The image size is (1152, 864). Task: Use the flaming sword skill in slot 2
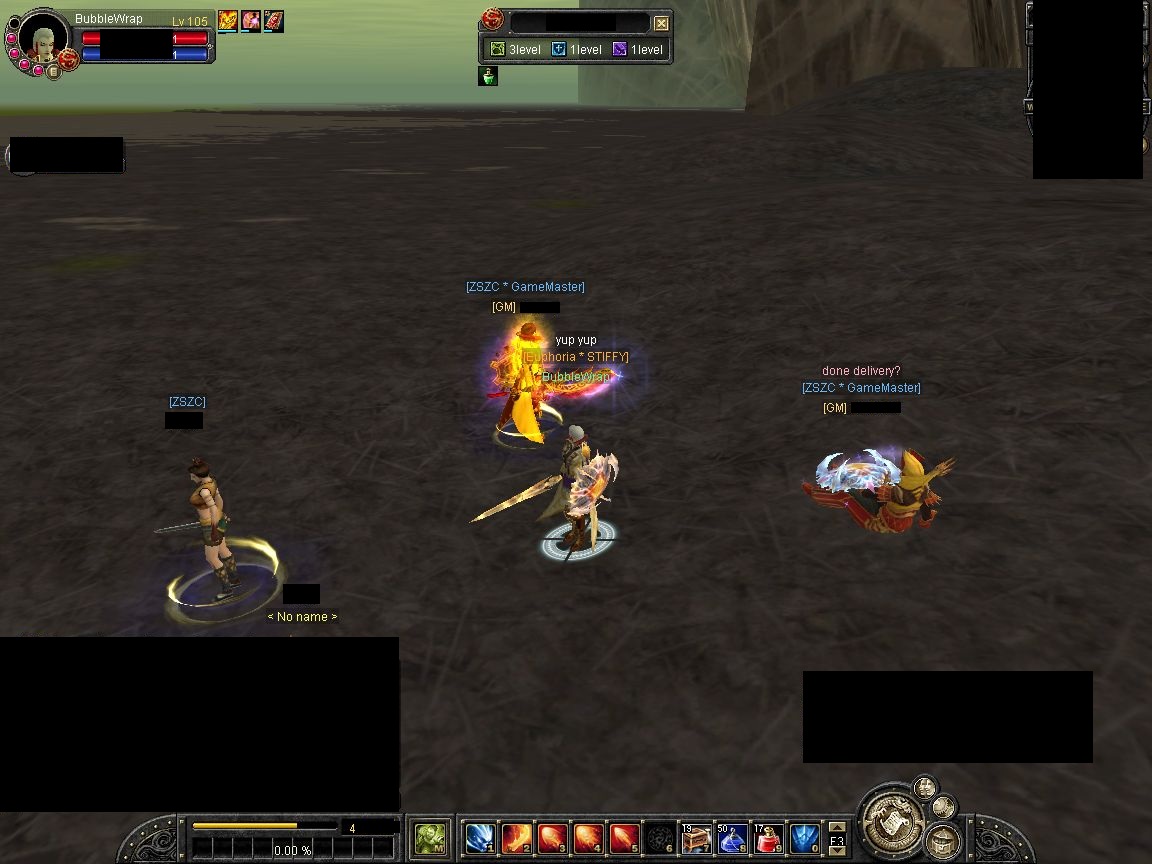click(516, 837)
